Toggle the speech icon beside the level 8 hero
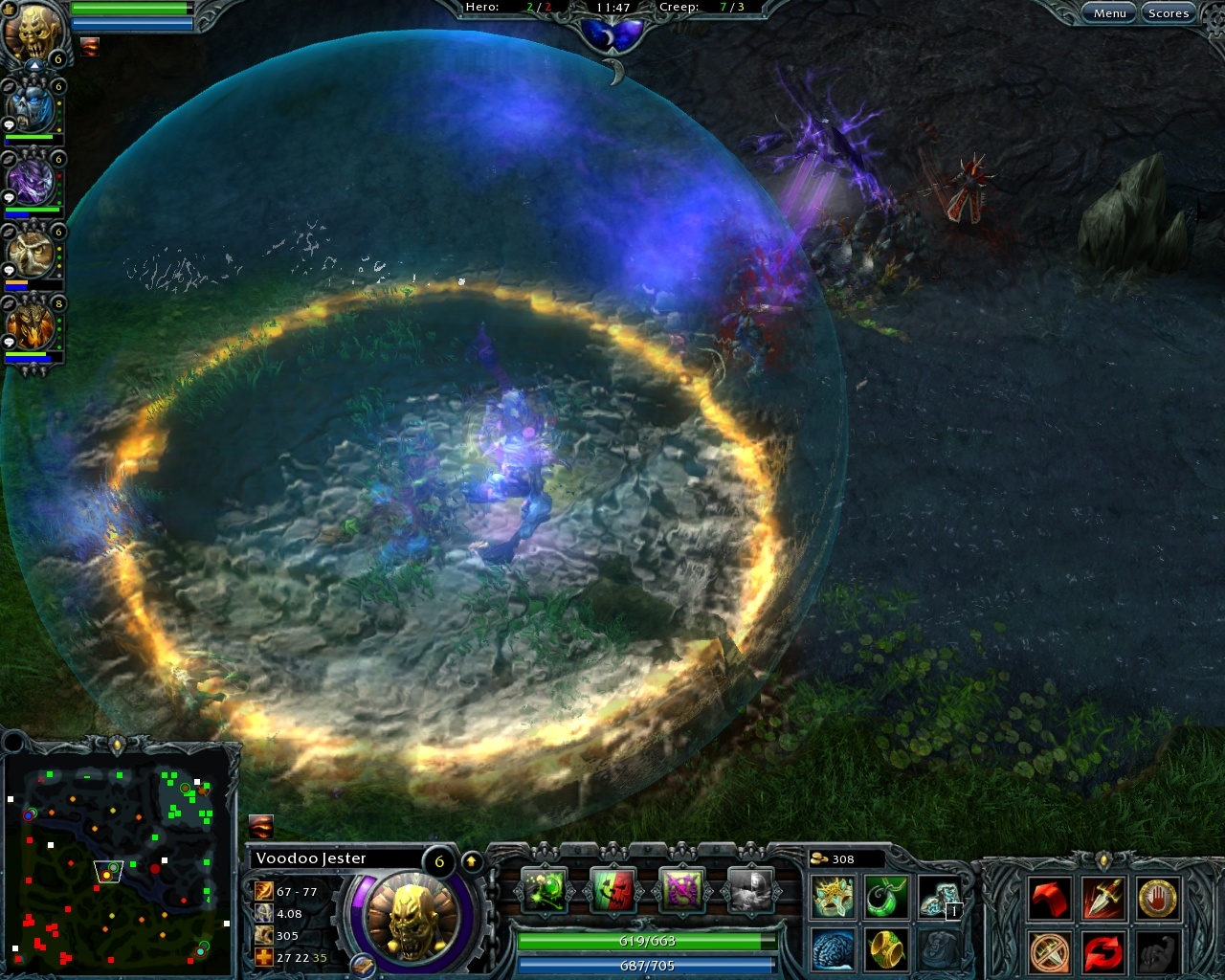1225x980 pixels. tap(10, 341)
